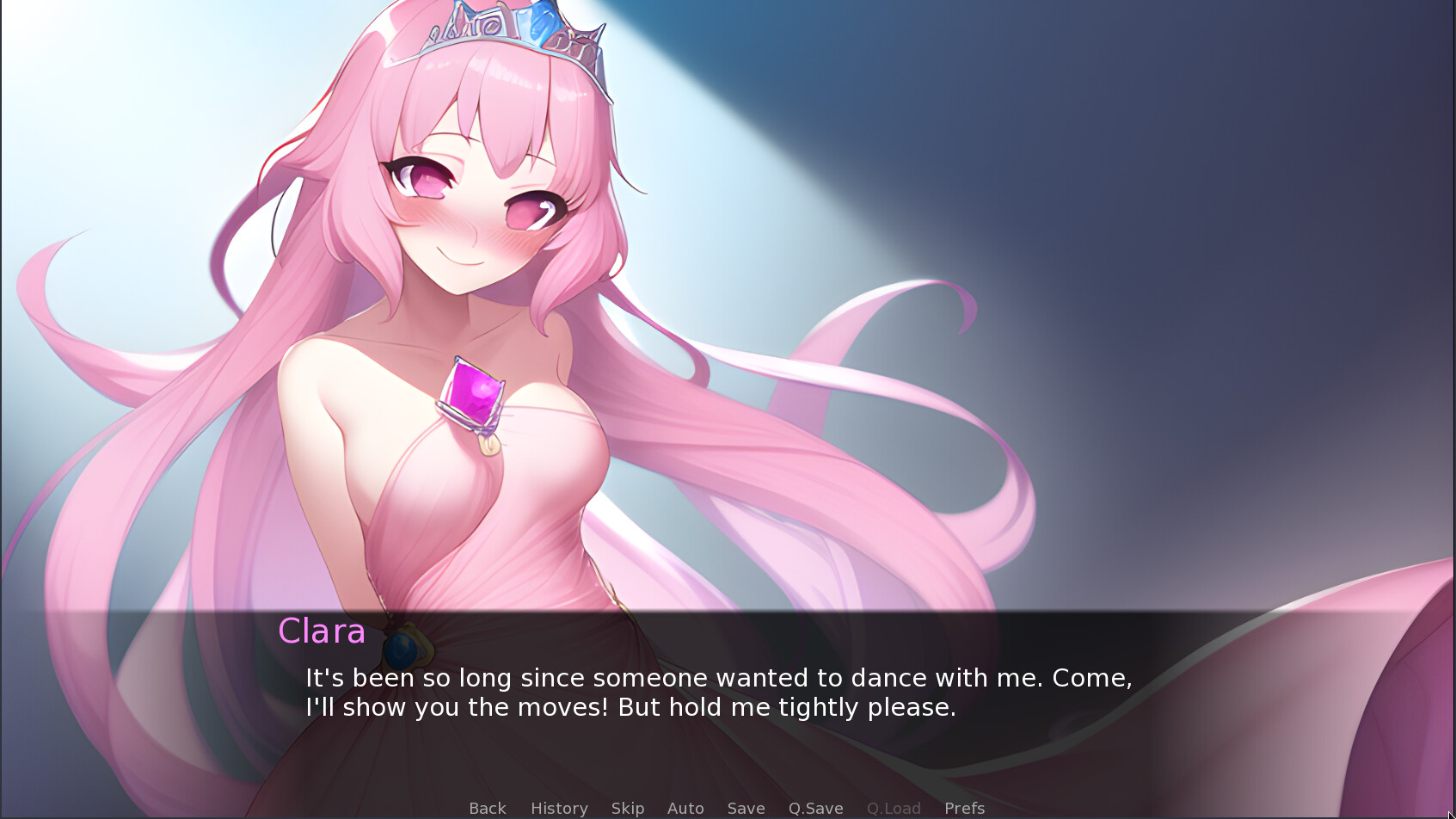Open the Save screen
This screenshot has height=819, width=1456.
tap(745, 808)
